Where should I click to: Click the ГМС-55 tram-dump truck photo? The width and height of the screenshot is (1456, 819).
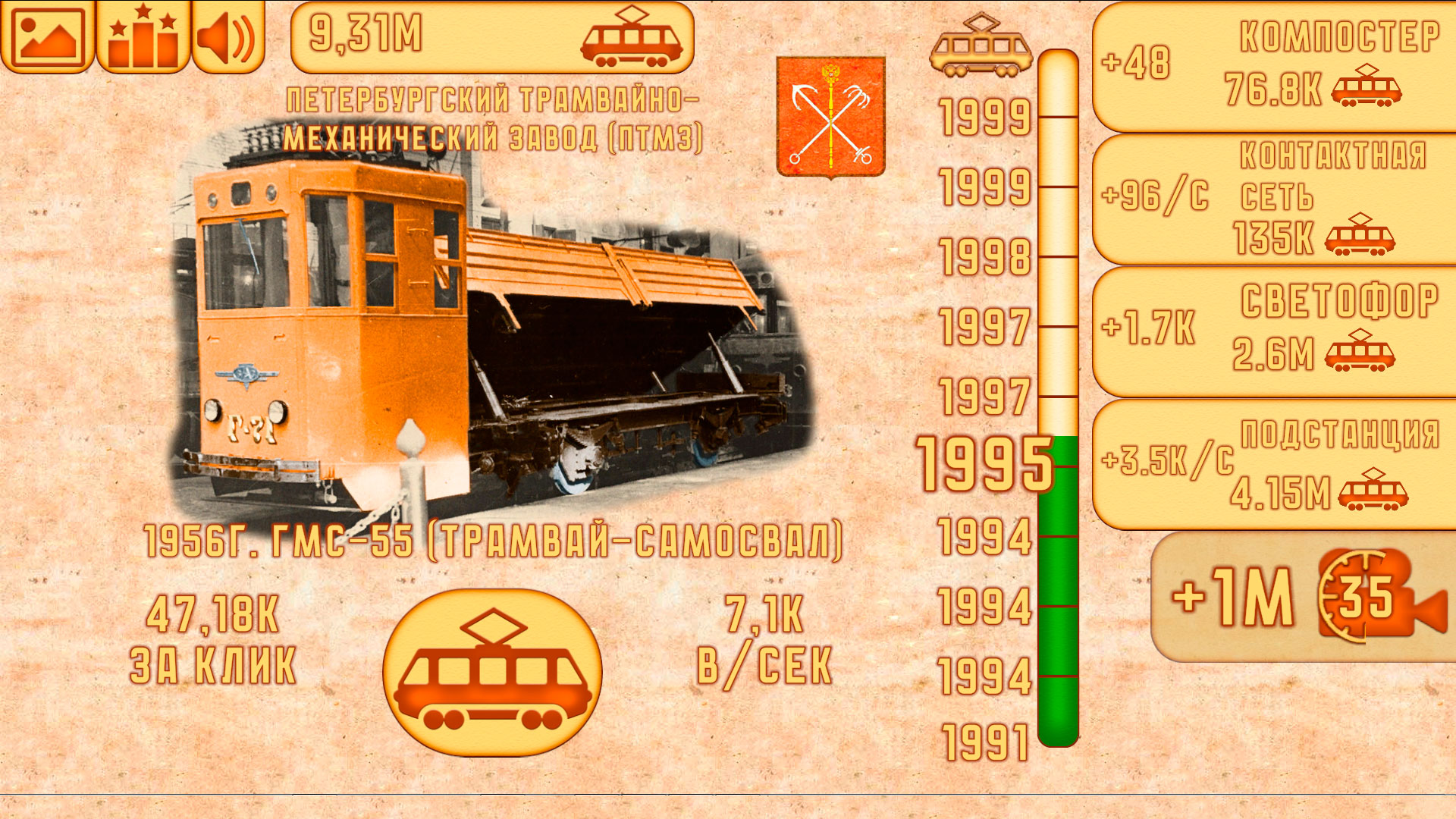pos(485,326)
